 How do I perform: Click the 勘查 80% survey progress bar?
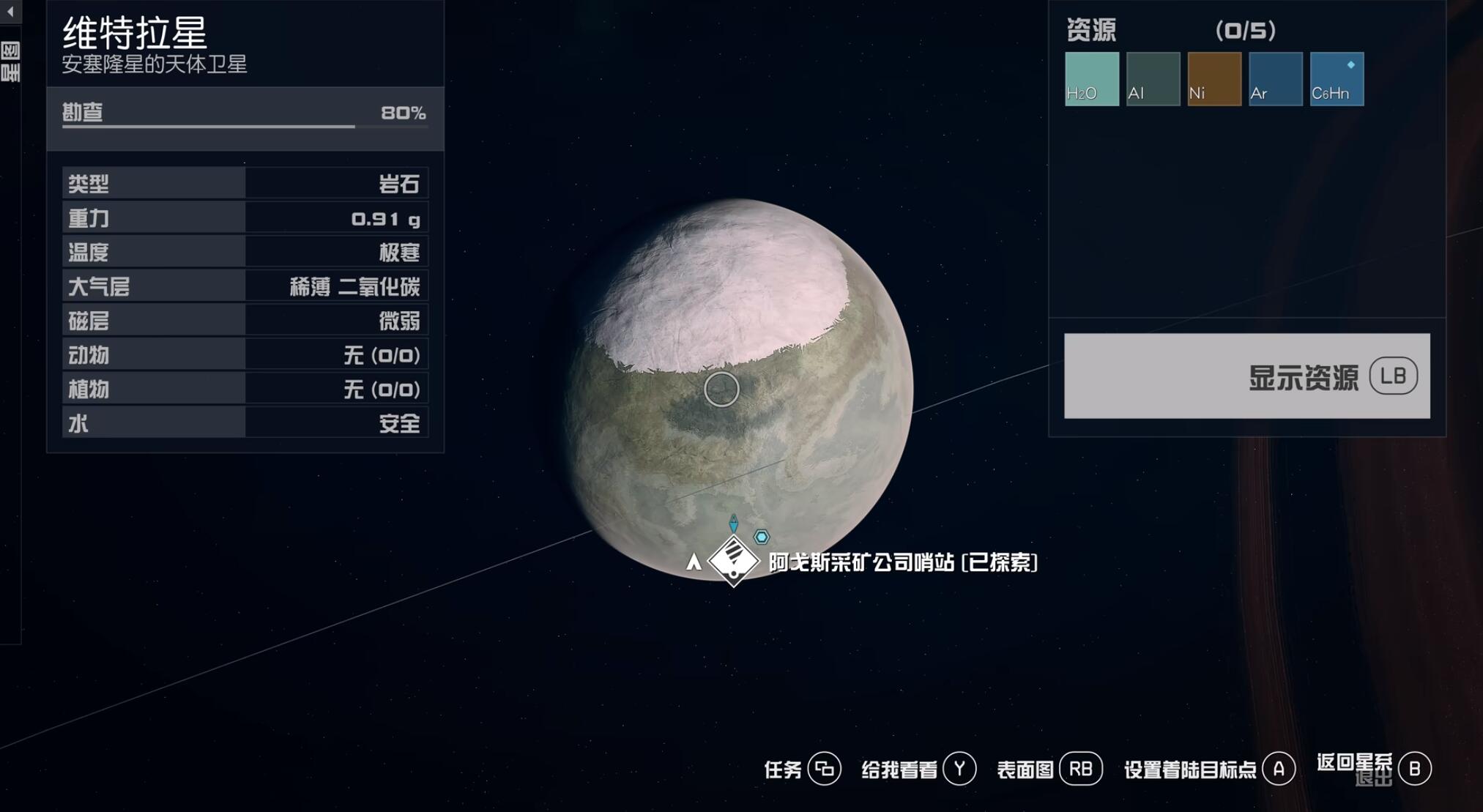245,117
